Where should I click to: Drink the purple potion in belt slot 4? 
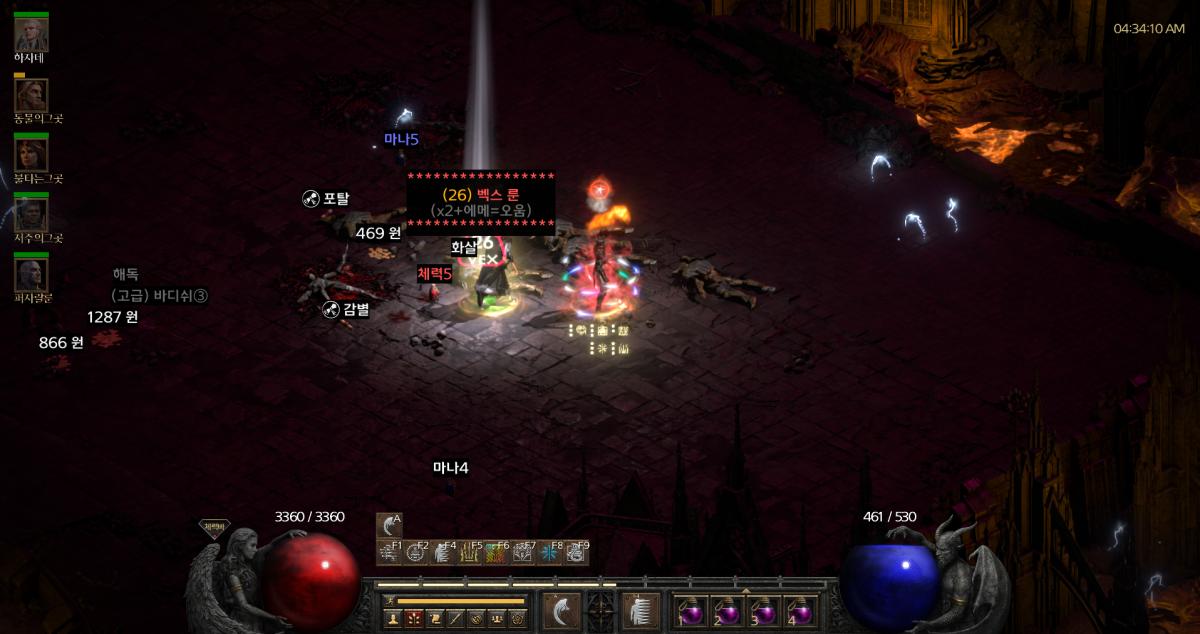(801, 610)
